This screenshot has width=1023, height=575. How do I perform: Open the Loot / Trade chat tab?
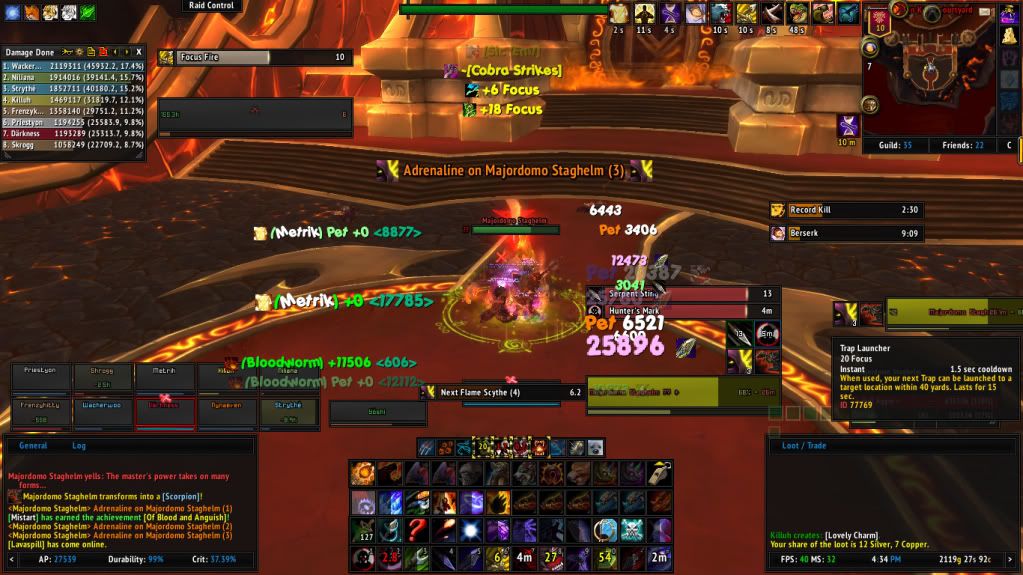803,446
